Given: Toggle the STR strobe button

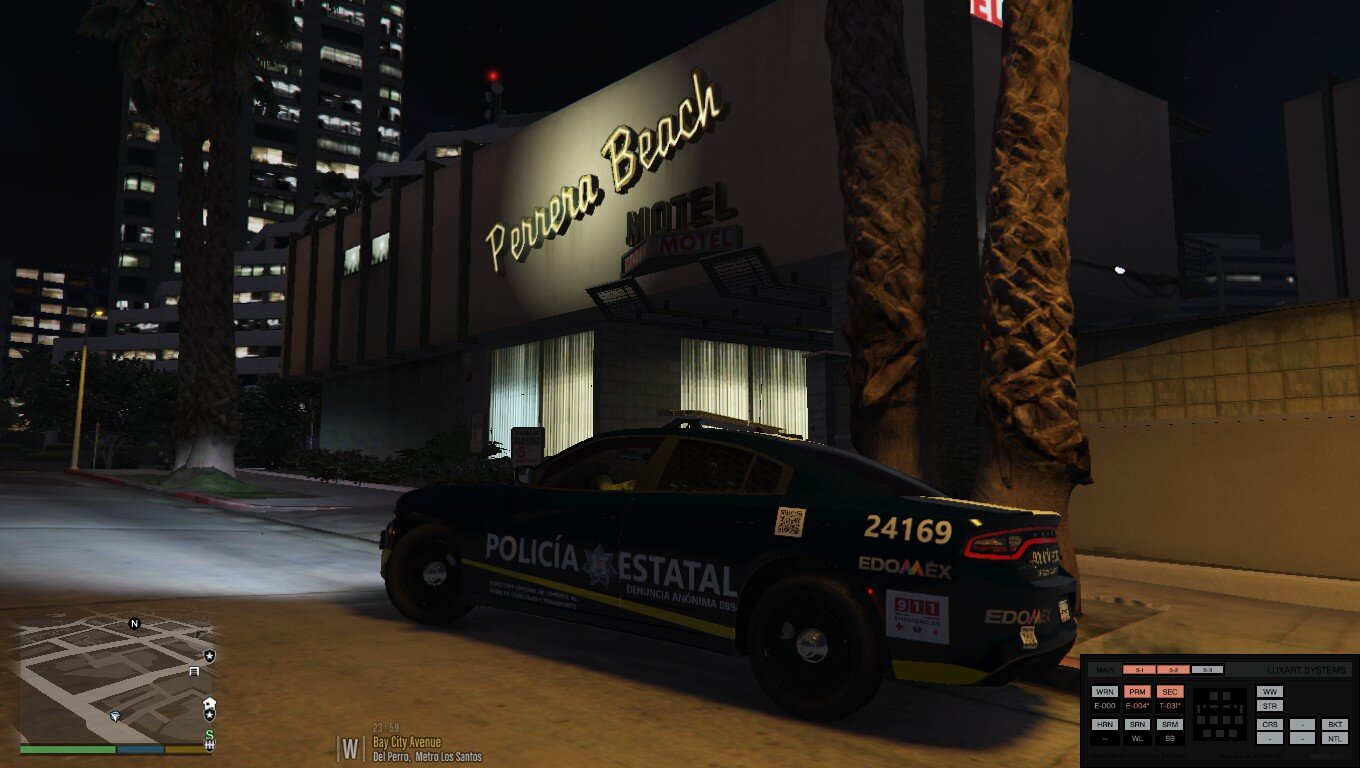Looking at the screenshot, I should [1270, 706].
